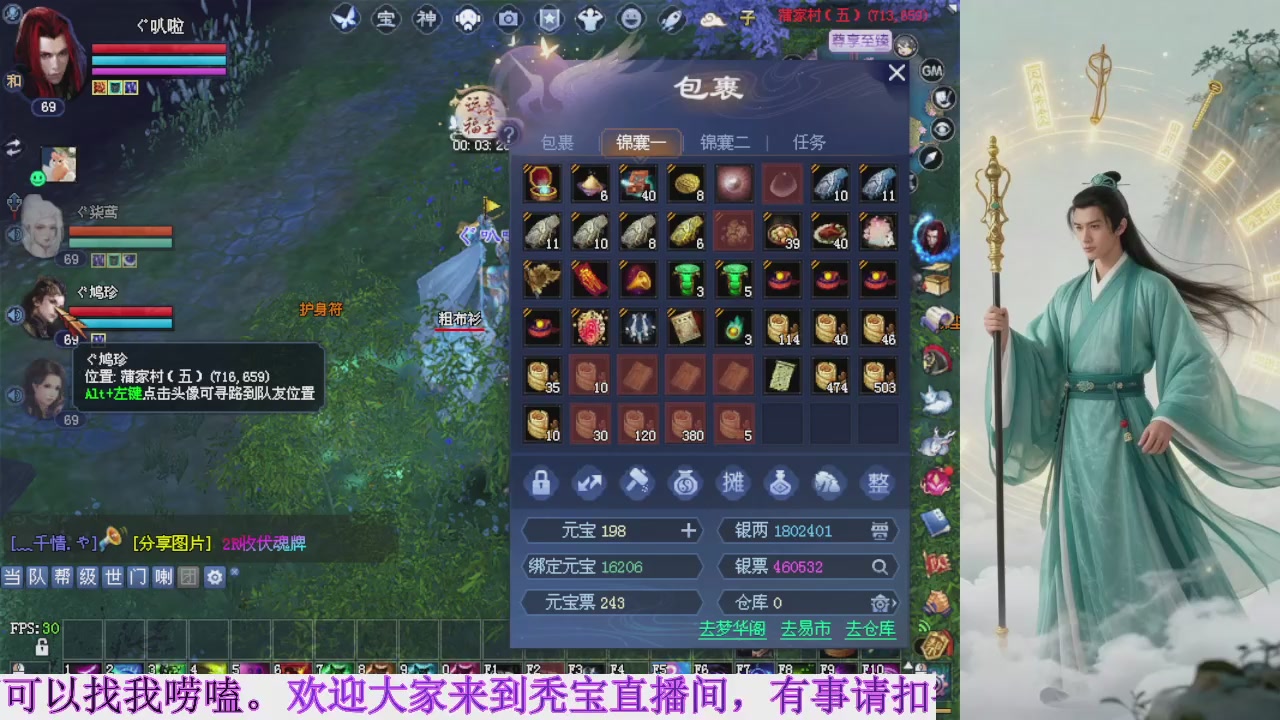Click the rocket icon in the top toolbar

coord(671,17)
